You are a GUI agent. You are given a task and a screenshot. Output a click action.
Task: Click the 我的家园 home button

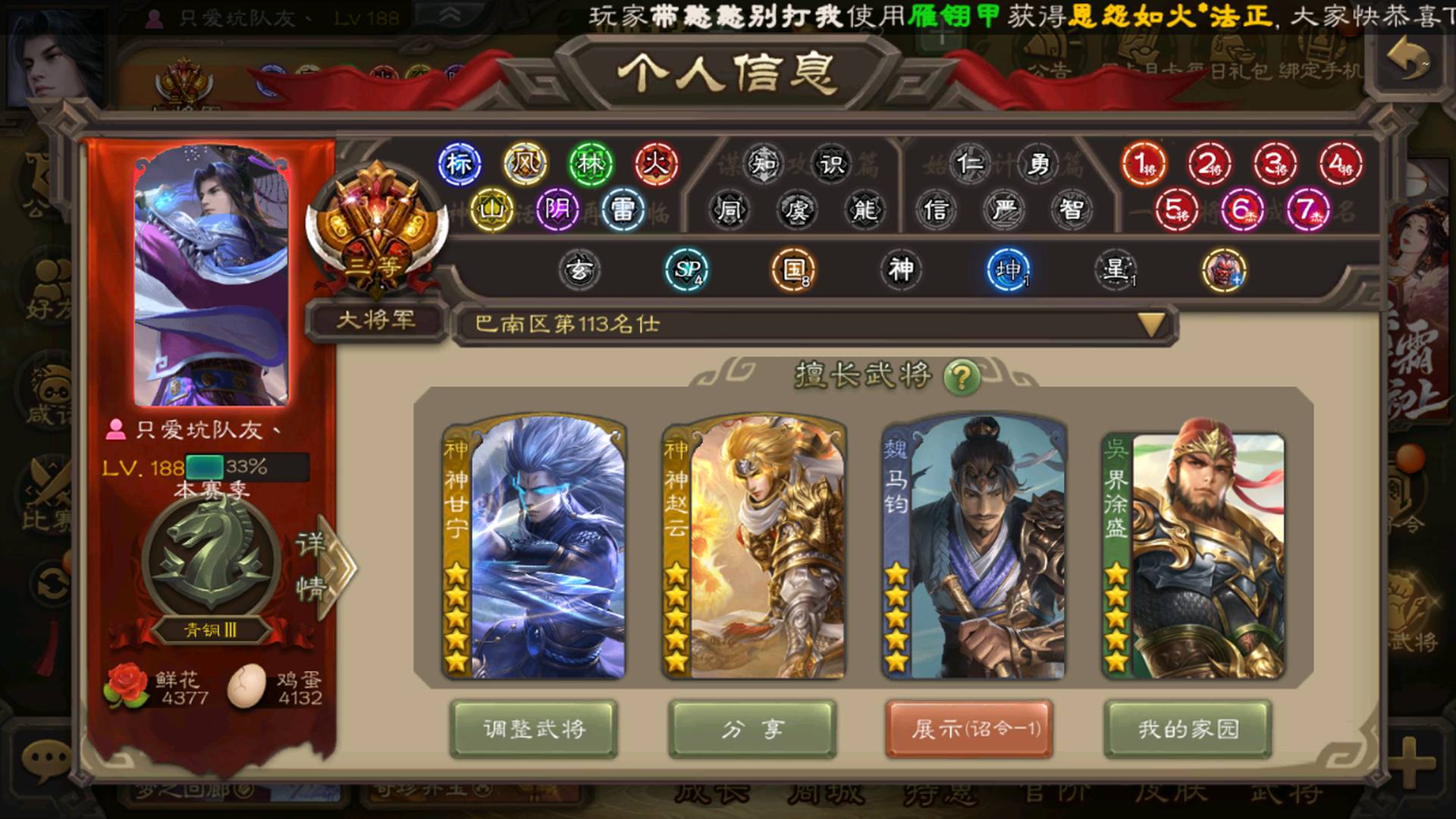tap(1187, 730)
